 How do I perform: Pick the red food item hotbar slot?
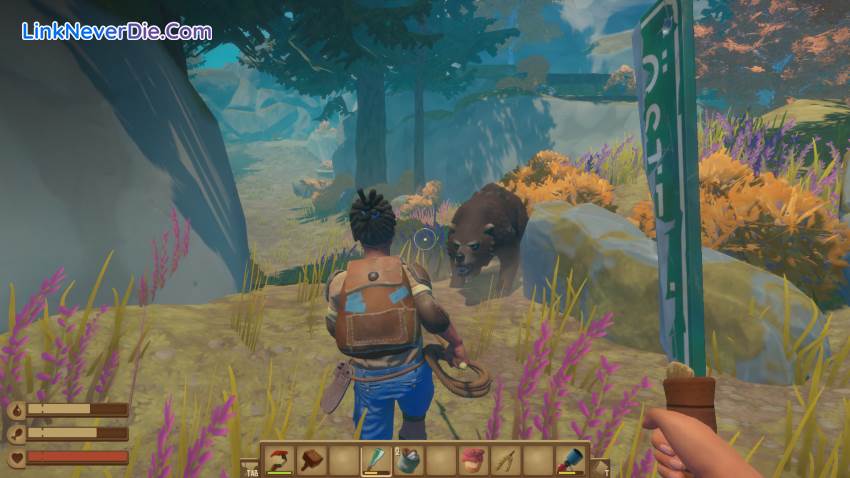pos(473,460)
